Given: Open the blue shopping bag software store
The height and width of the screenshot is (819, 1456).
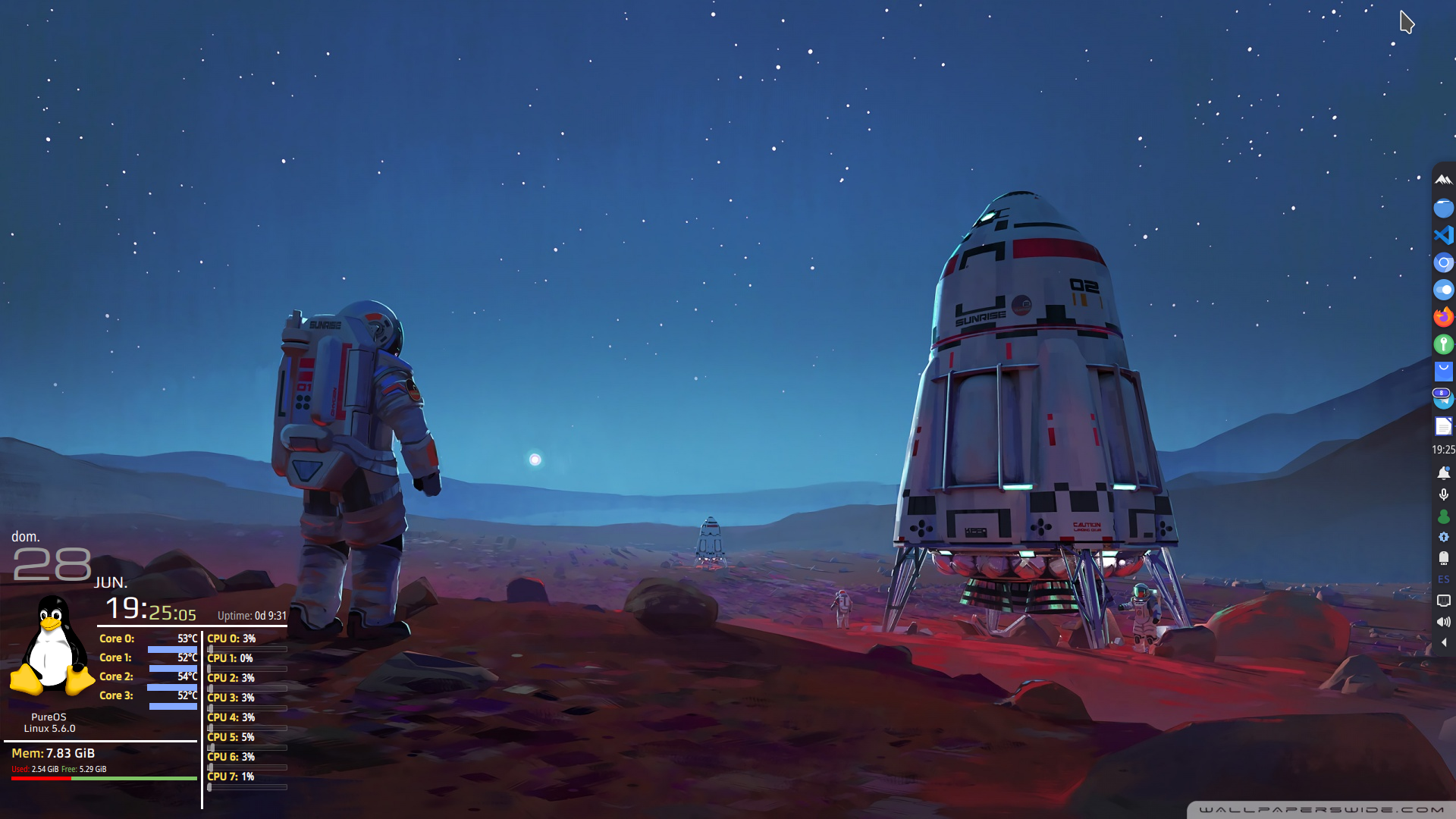Looking at the screenshot, I should point(1443,372).
